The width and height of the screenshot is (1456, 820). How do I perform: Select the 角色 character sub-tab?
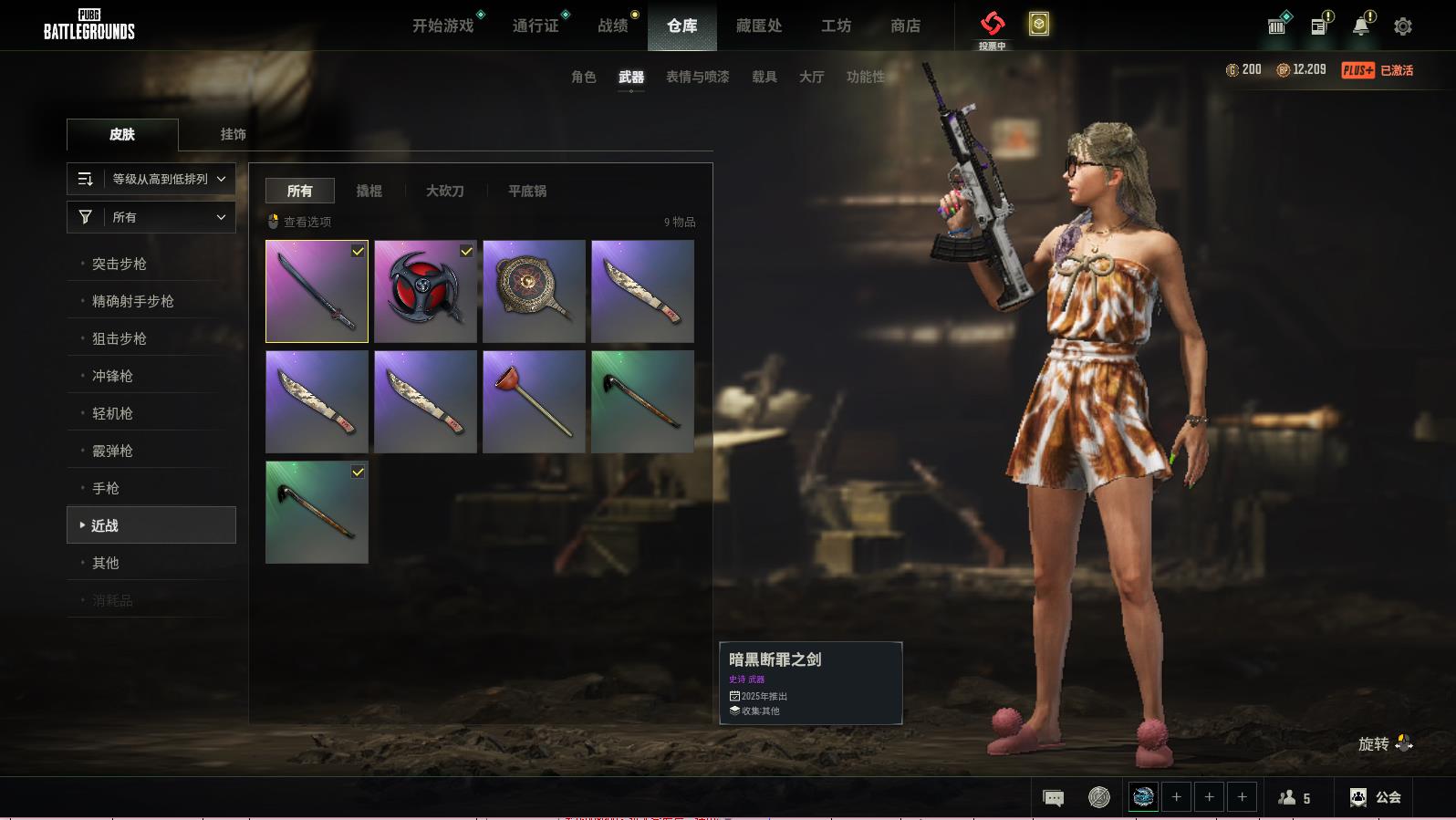(584, 78)
